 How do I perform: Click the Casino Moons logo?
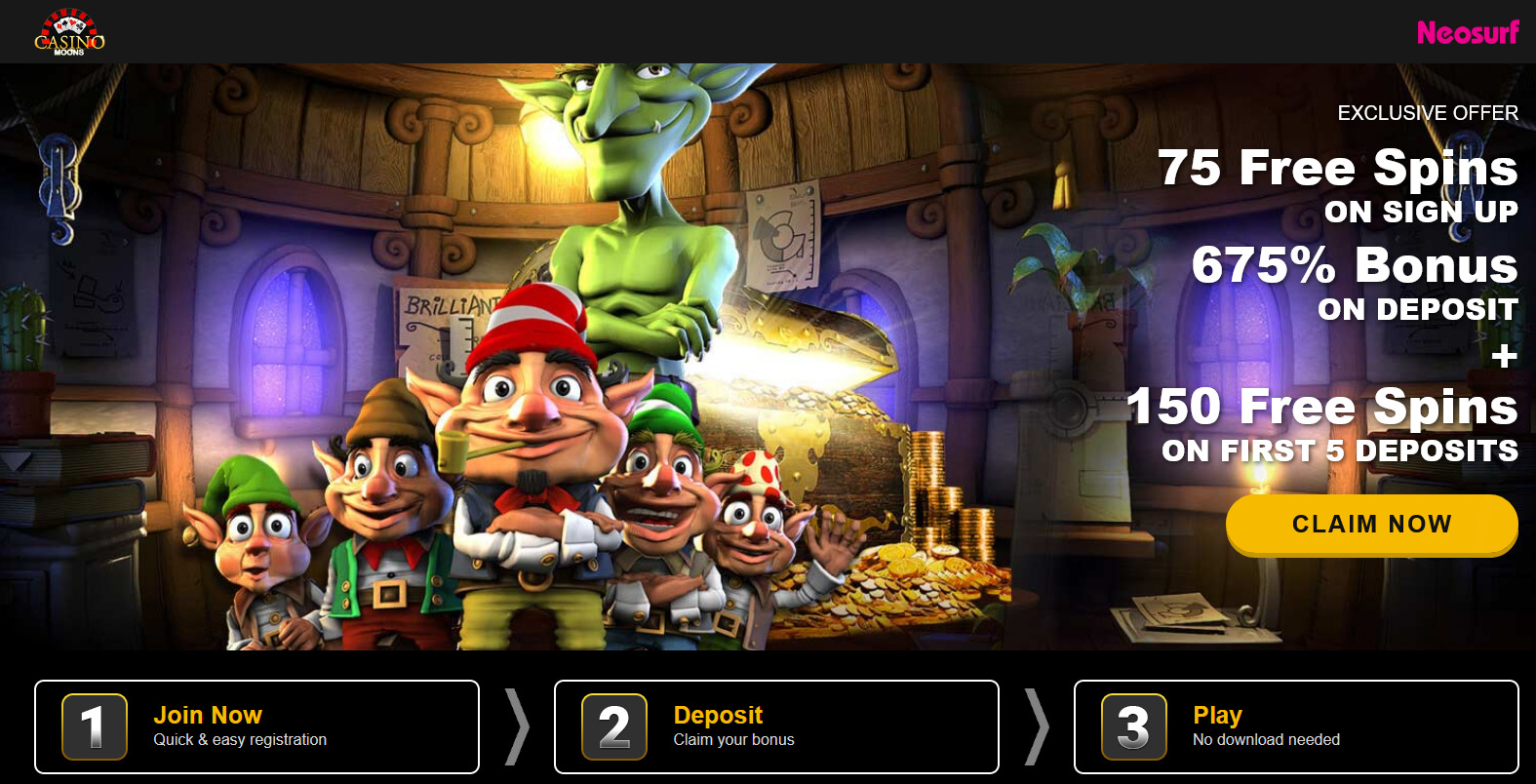coord(68,33)
